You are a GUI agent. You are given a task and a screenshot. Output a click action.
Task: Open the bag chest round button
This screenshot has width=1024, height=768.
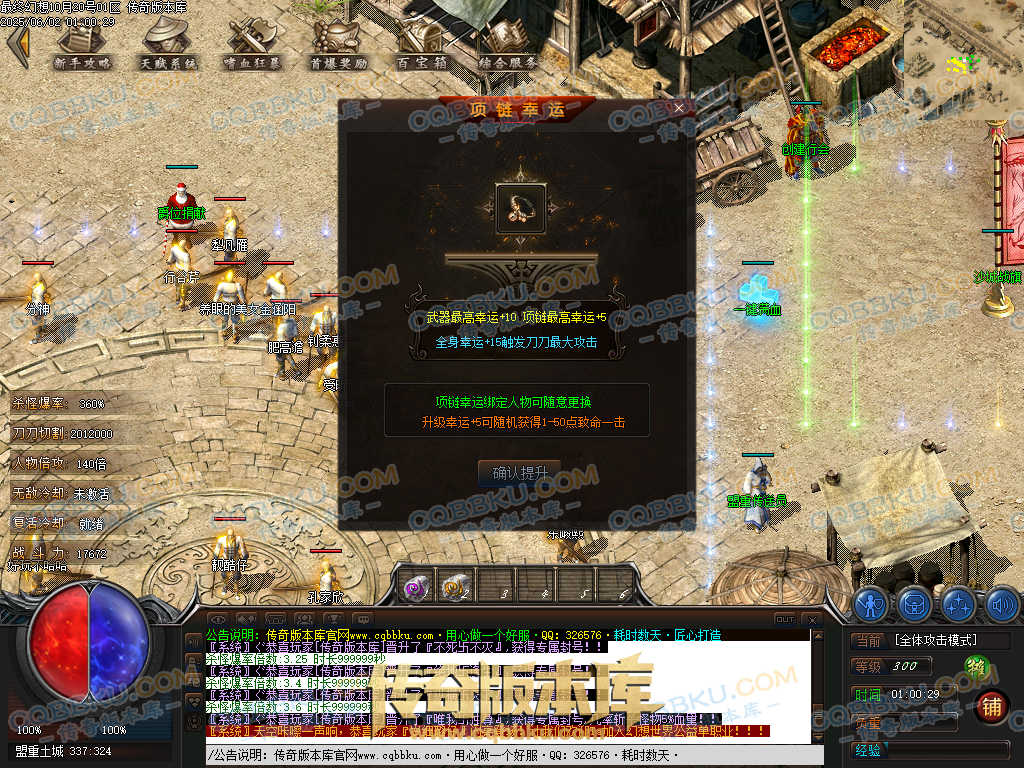(914, 604)
